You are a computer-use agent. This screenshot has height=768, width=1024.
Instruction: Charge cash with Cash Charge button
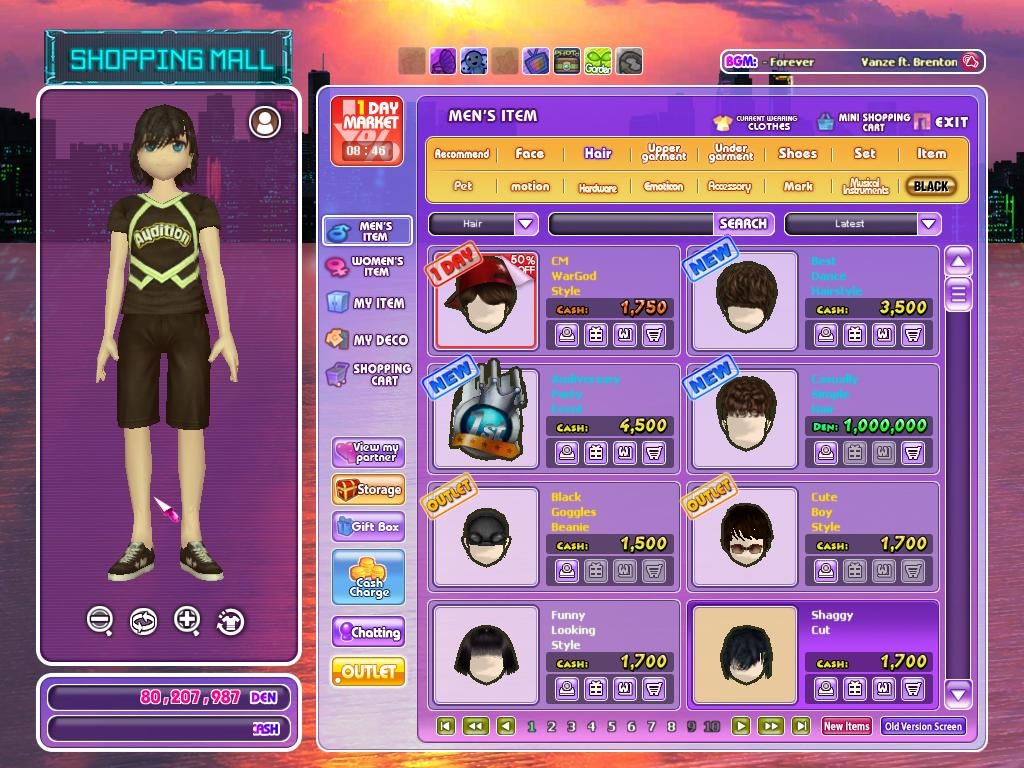coord(368,578)
